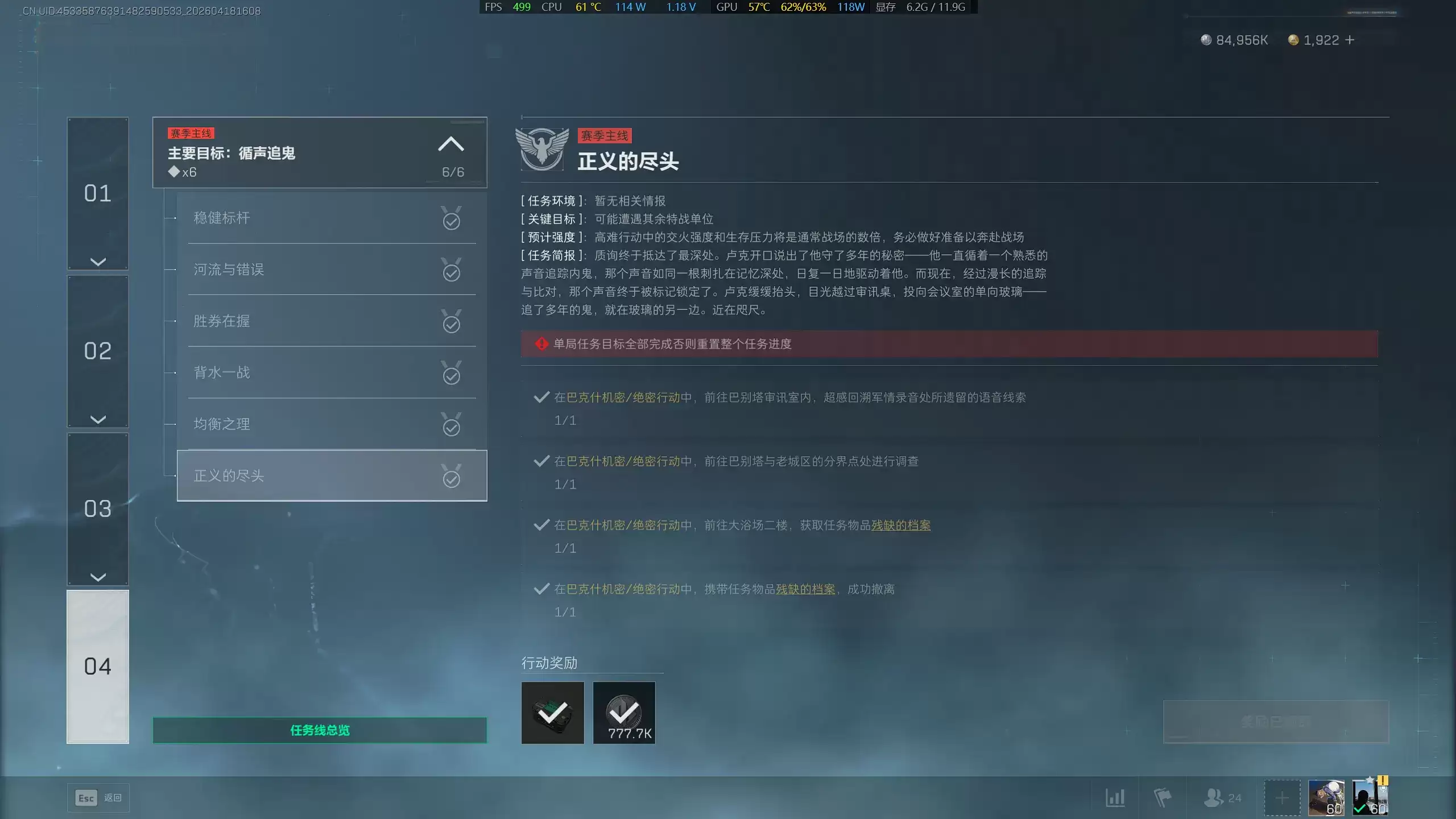The image size is (1456, 819).
Task: Switch to chapter 04 tab
Action: [x=97, y=665]
